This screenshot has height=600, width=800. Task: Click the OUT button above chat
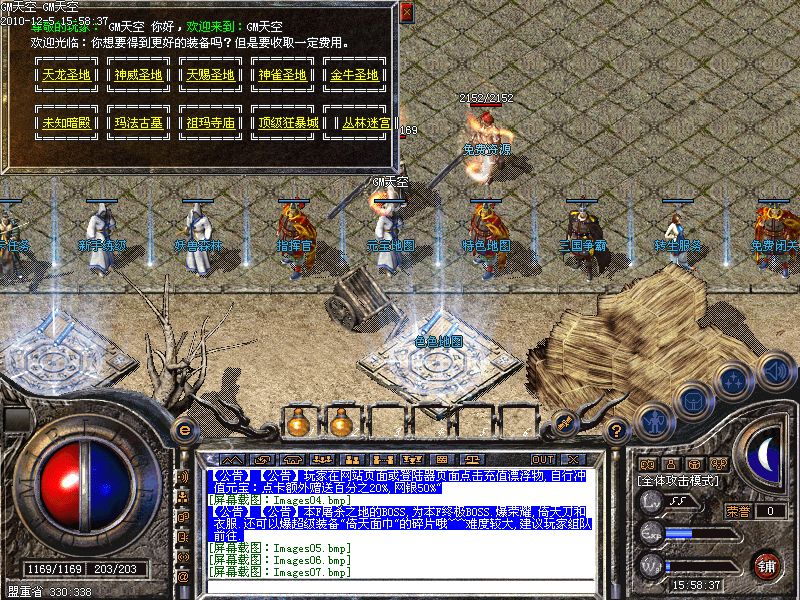[x=543, y=459]
